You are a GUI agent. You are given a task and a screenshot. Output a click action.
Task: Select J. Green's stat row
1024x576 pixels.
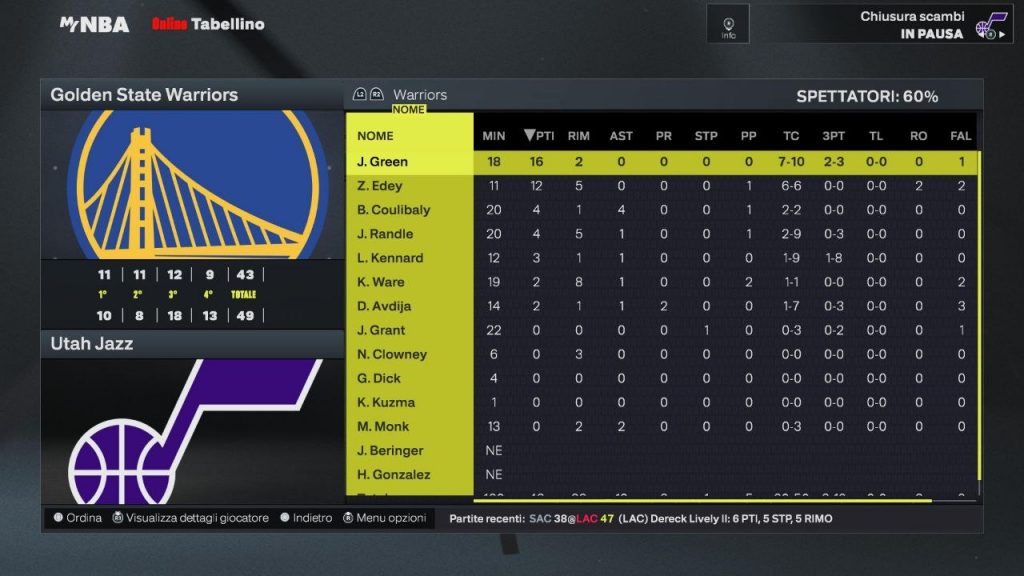(x=383, y=162)
